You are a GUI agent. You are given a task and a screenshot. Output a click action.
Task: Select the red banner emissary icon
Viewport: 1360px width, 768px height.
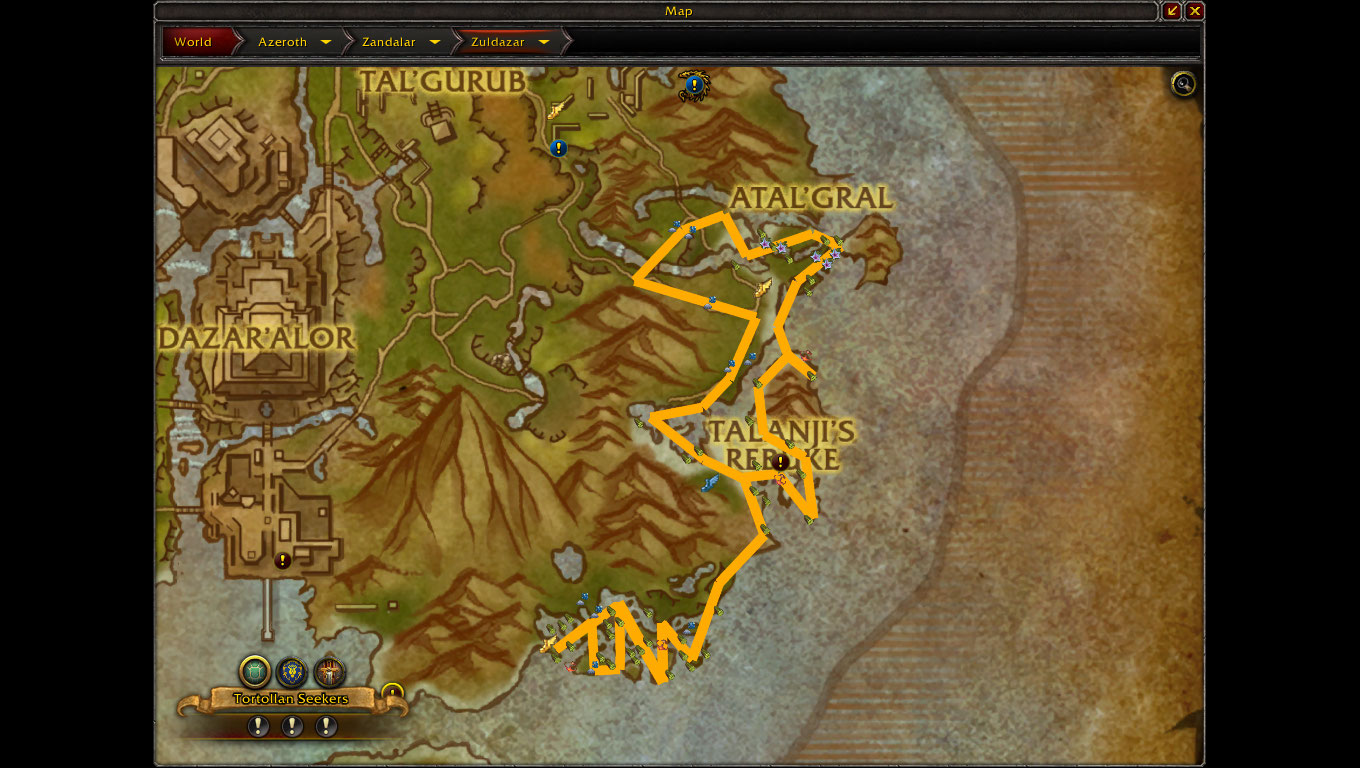pyautogui.click(x=328, y=671)
